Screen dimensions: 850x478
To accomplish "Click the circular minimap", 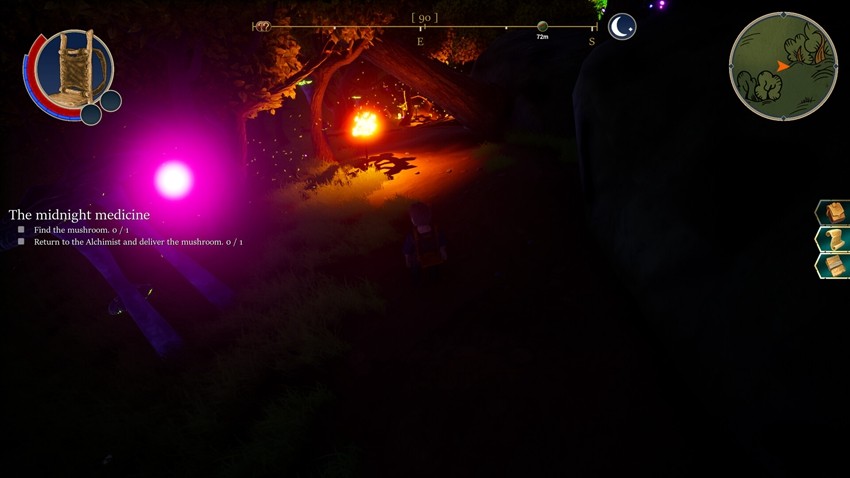I will [x=783, y=66].
